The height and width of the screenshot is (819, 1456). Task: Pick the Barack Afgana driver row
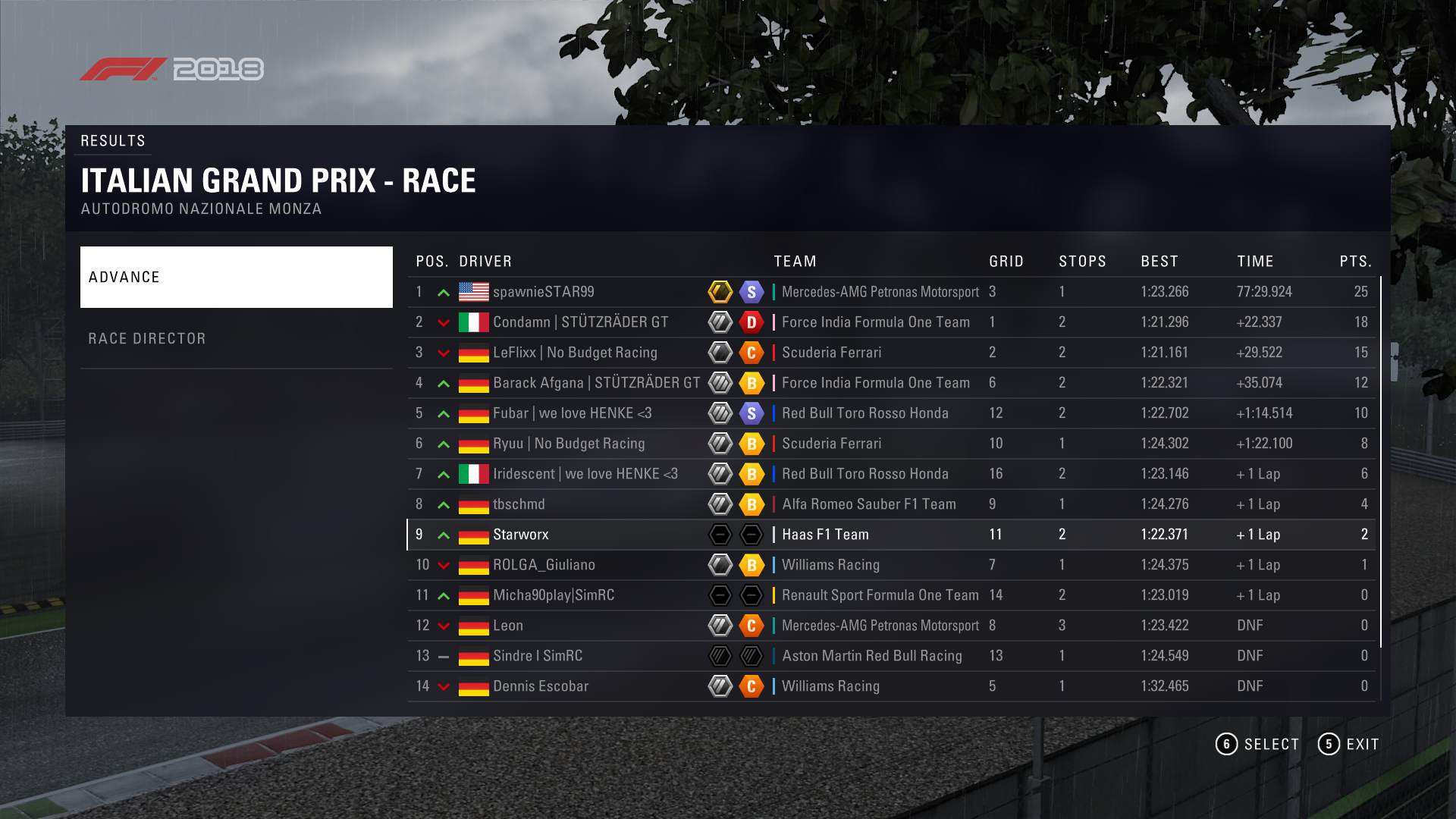(891, 383)
